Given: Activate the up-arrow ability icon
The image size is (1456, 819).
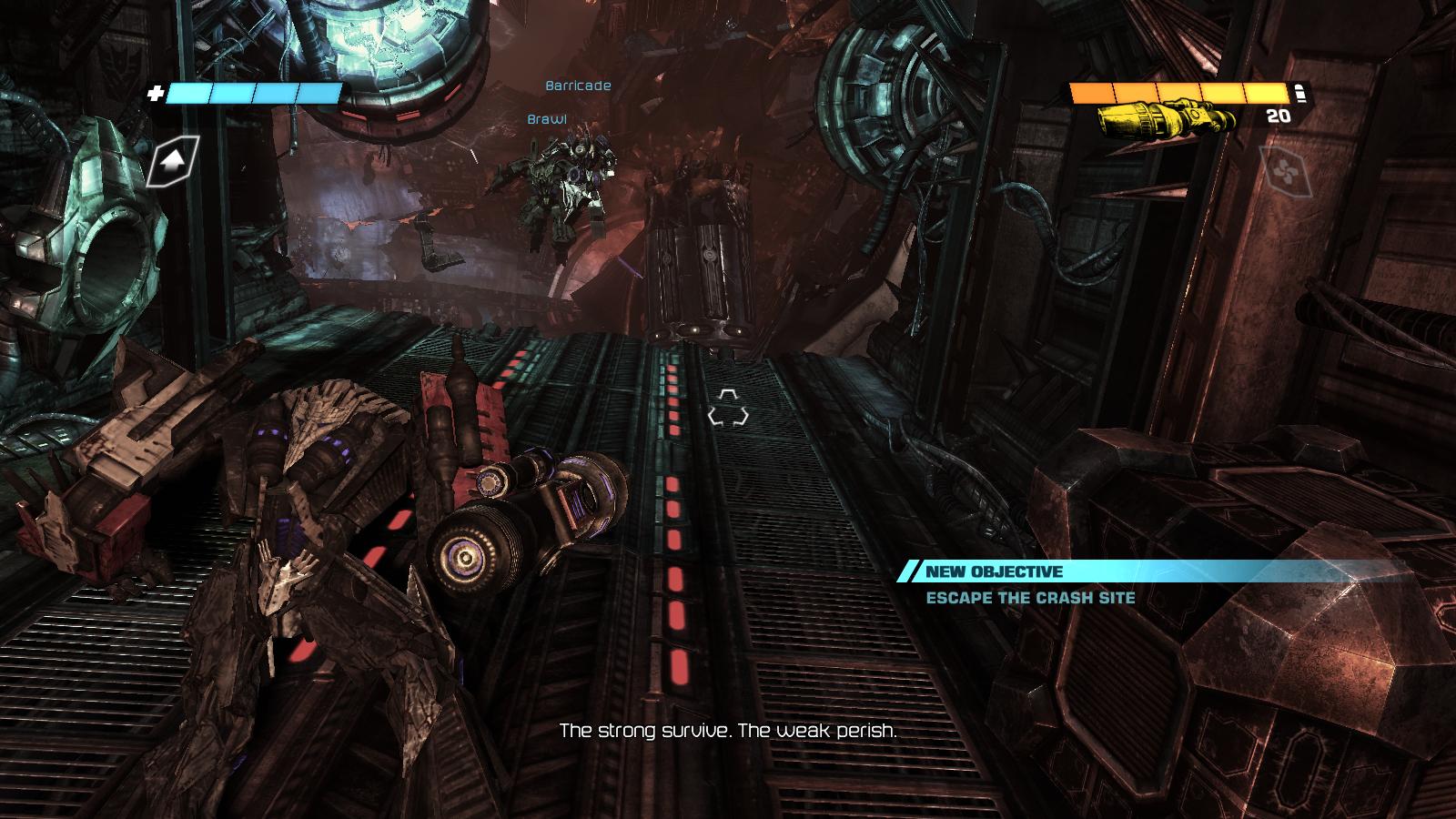Looking at the screenshot, I should [x=174, y=161].
